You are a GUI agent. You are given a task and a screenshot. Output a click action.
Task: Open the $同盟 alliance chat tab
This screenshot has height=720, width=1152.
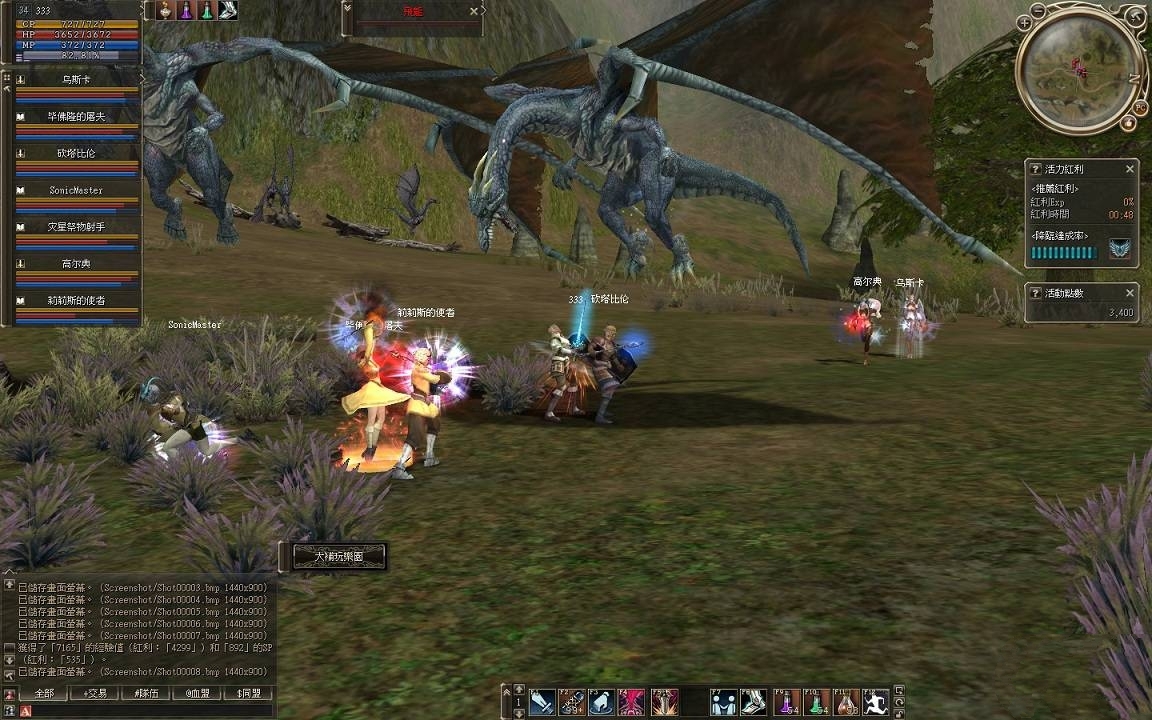coord(248,693)
